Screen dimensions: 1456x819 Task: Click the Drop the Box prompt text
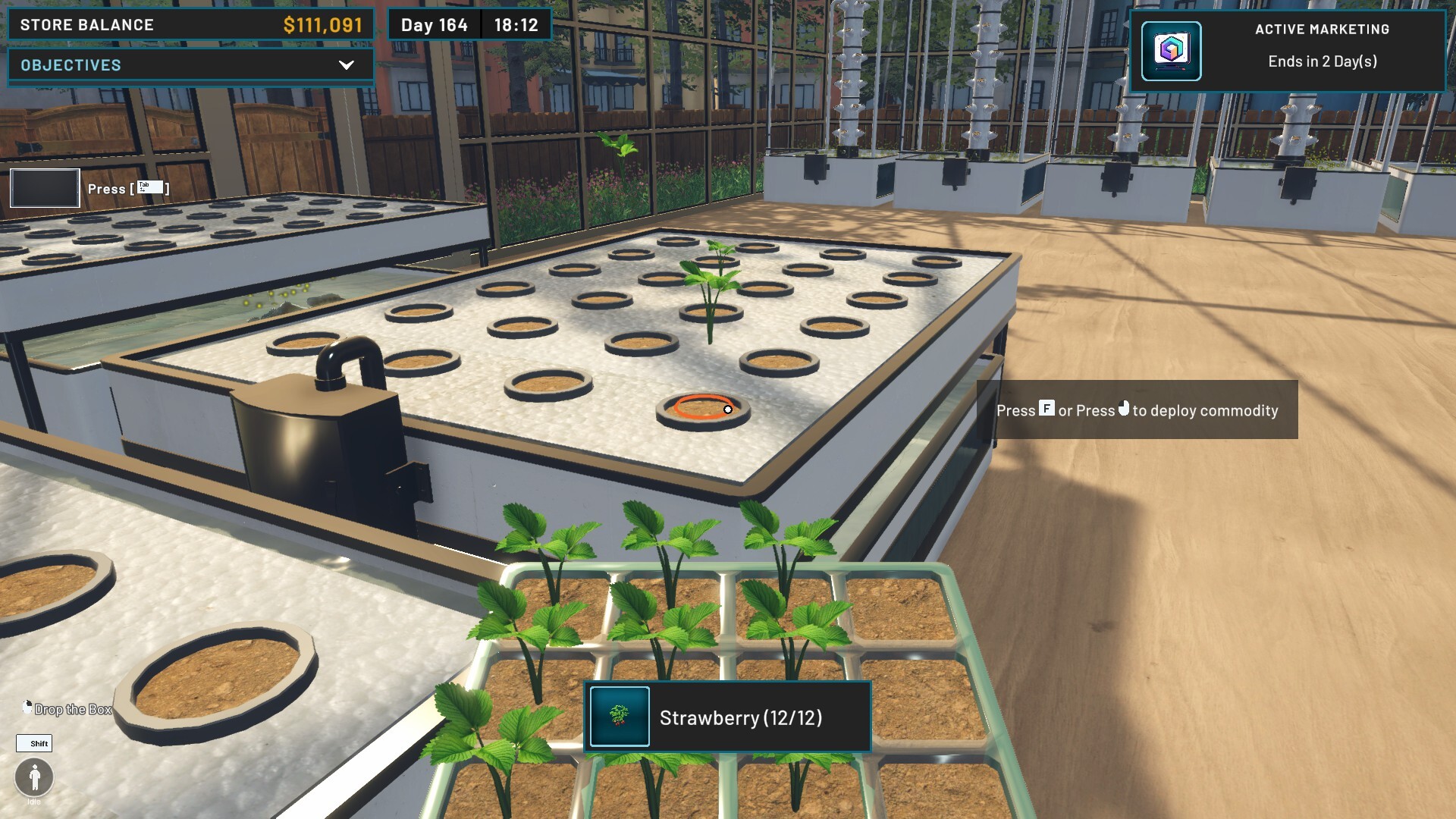click(x=72, y=711)
